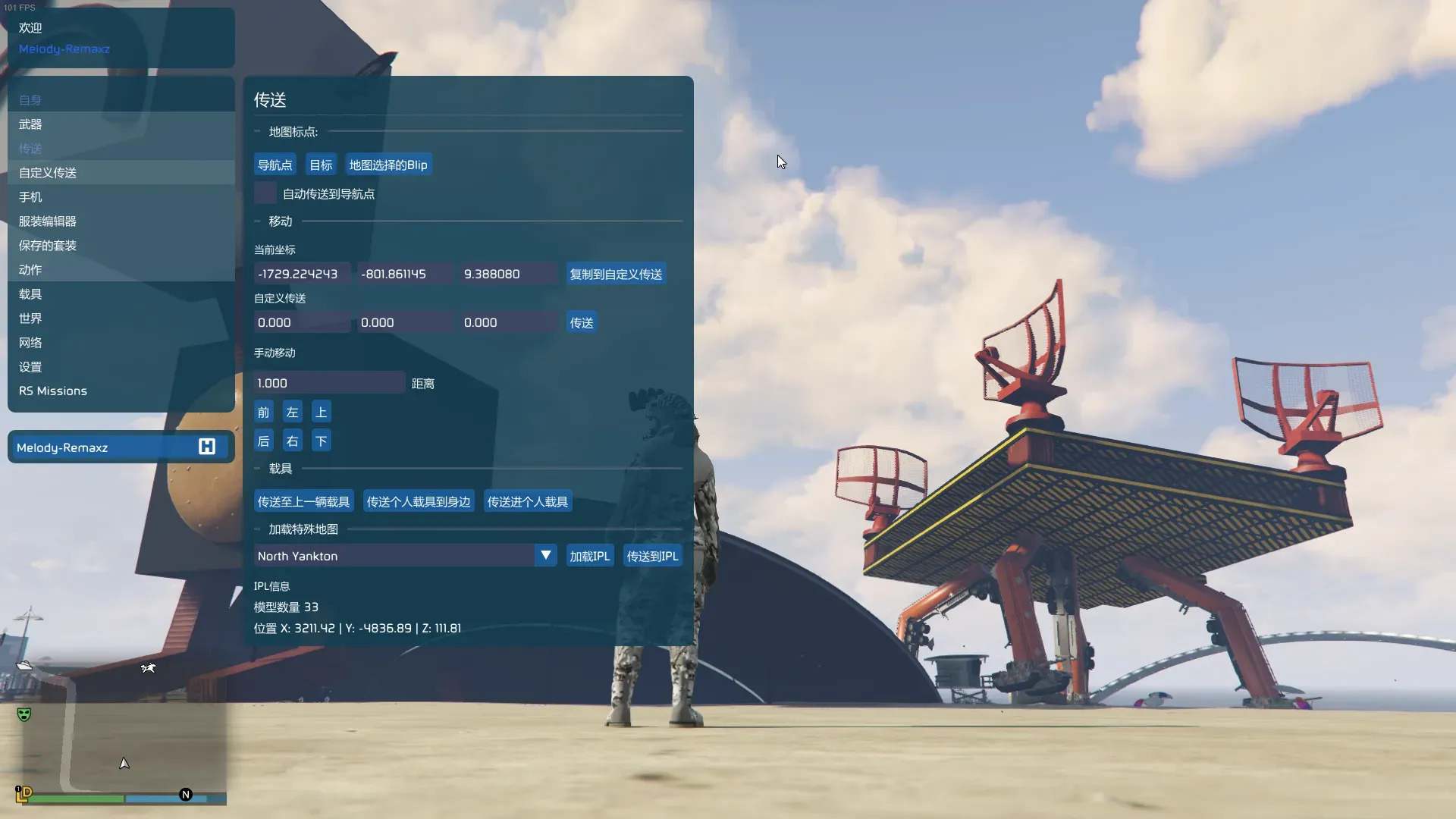The image size is (1456, 819).
Task: Enable 自动传送到导航点 checkbox
Action: (x=263, y=193)
